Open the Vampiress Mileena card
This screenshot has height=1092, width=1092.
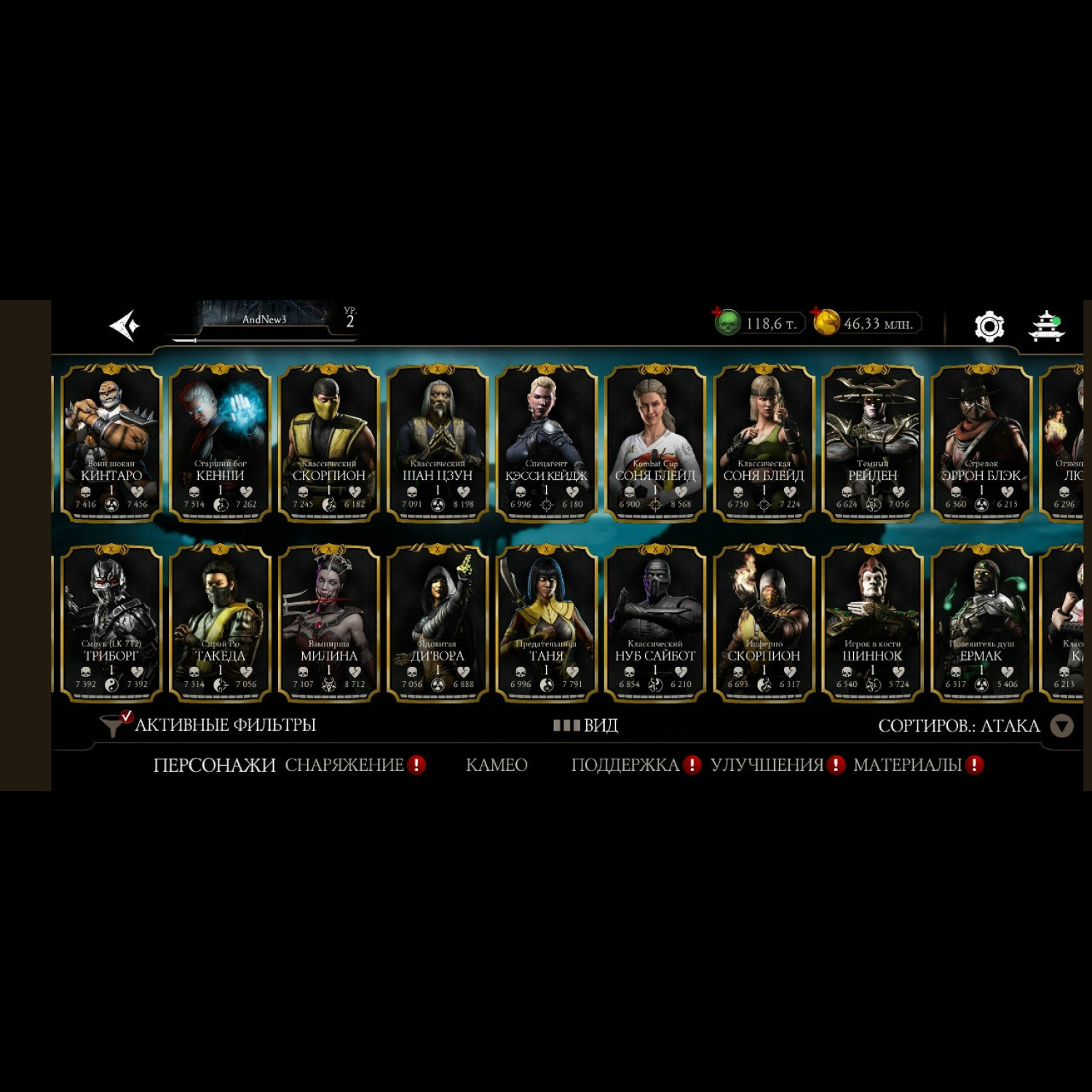(x=329, y=623)
